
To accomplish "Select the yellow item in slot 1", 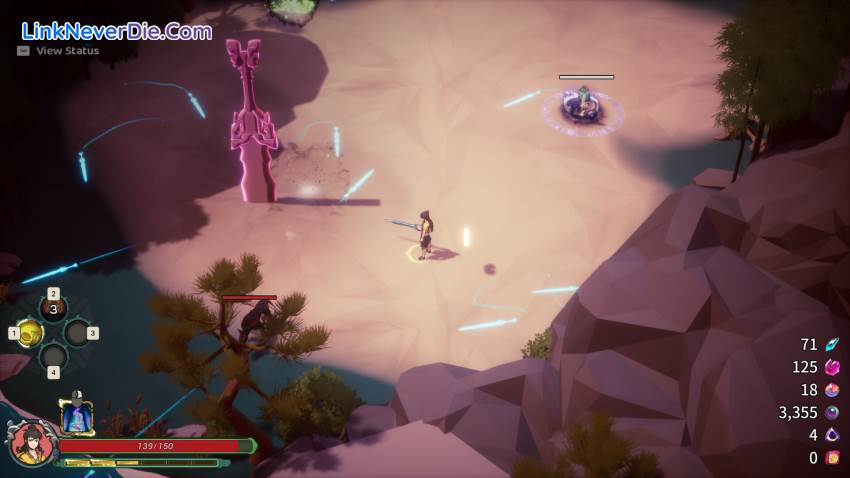I will 29,333.
